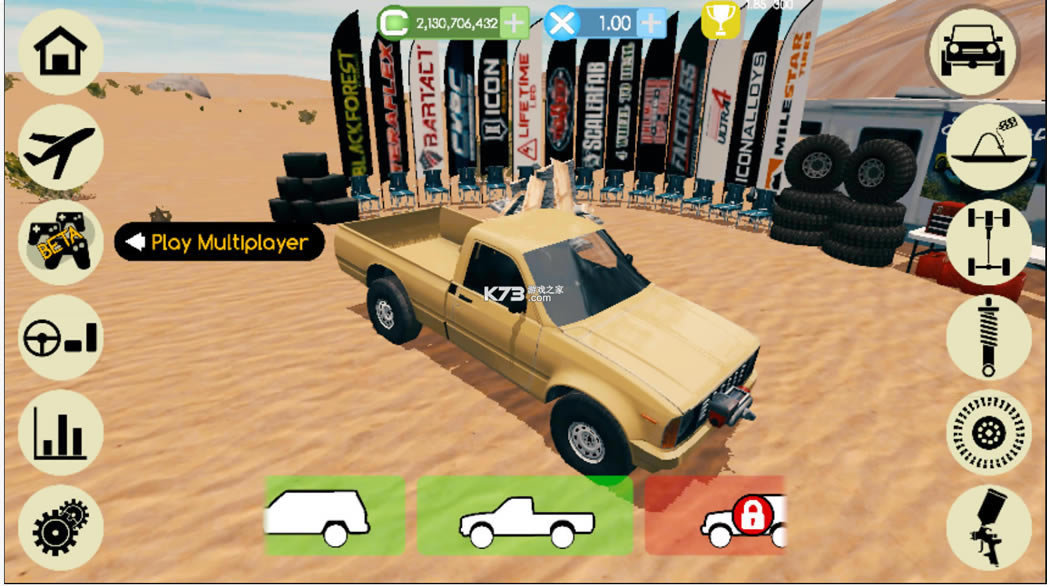This screenshot has width=1047, height=586.
Task: Open the spray gun paint menu
Action: click(x=988, y=528)
